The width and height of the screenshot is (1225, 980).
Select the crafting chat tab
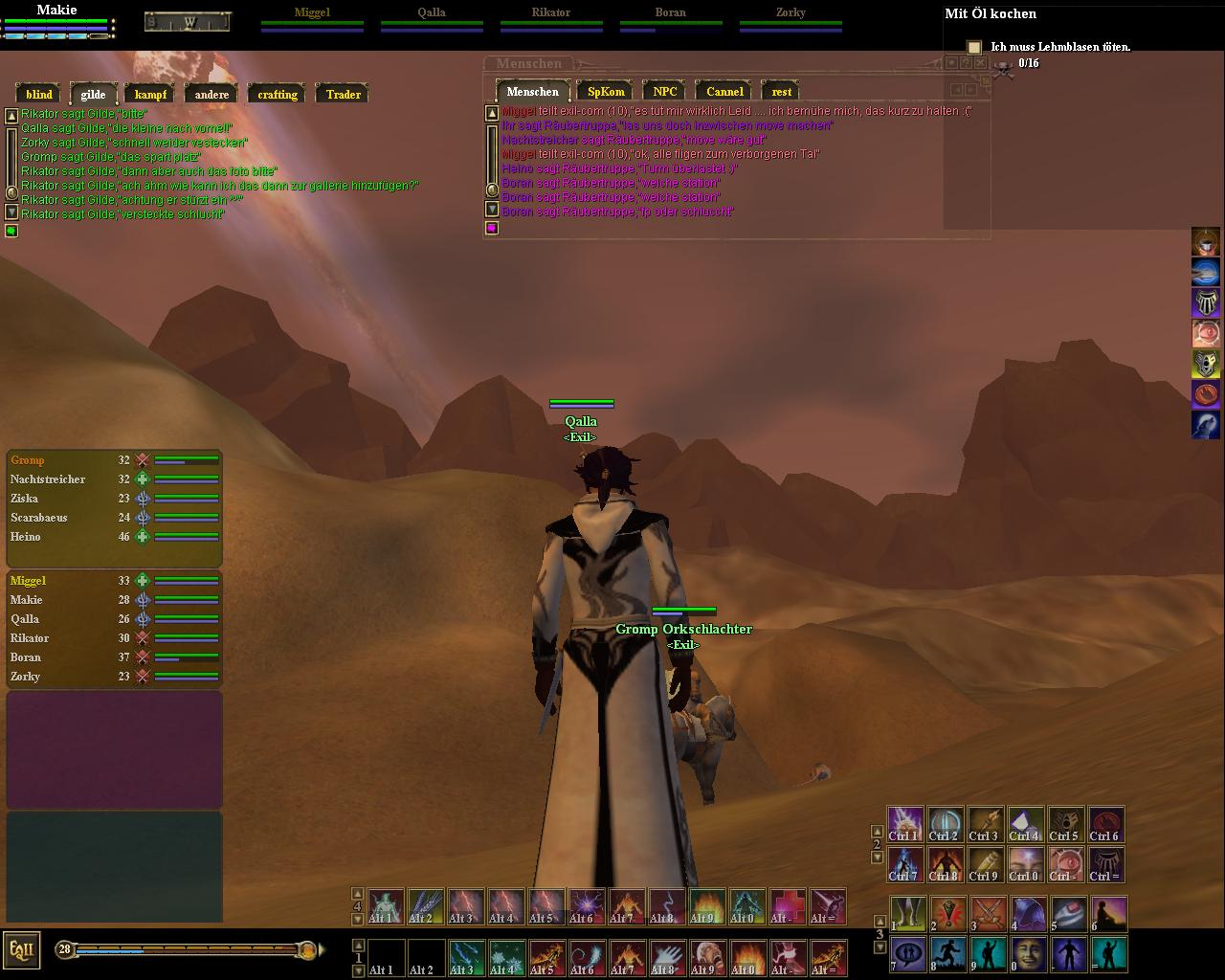[278, 95]
